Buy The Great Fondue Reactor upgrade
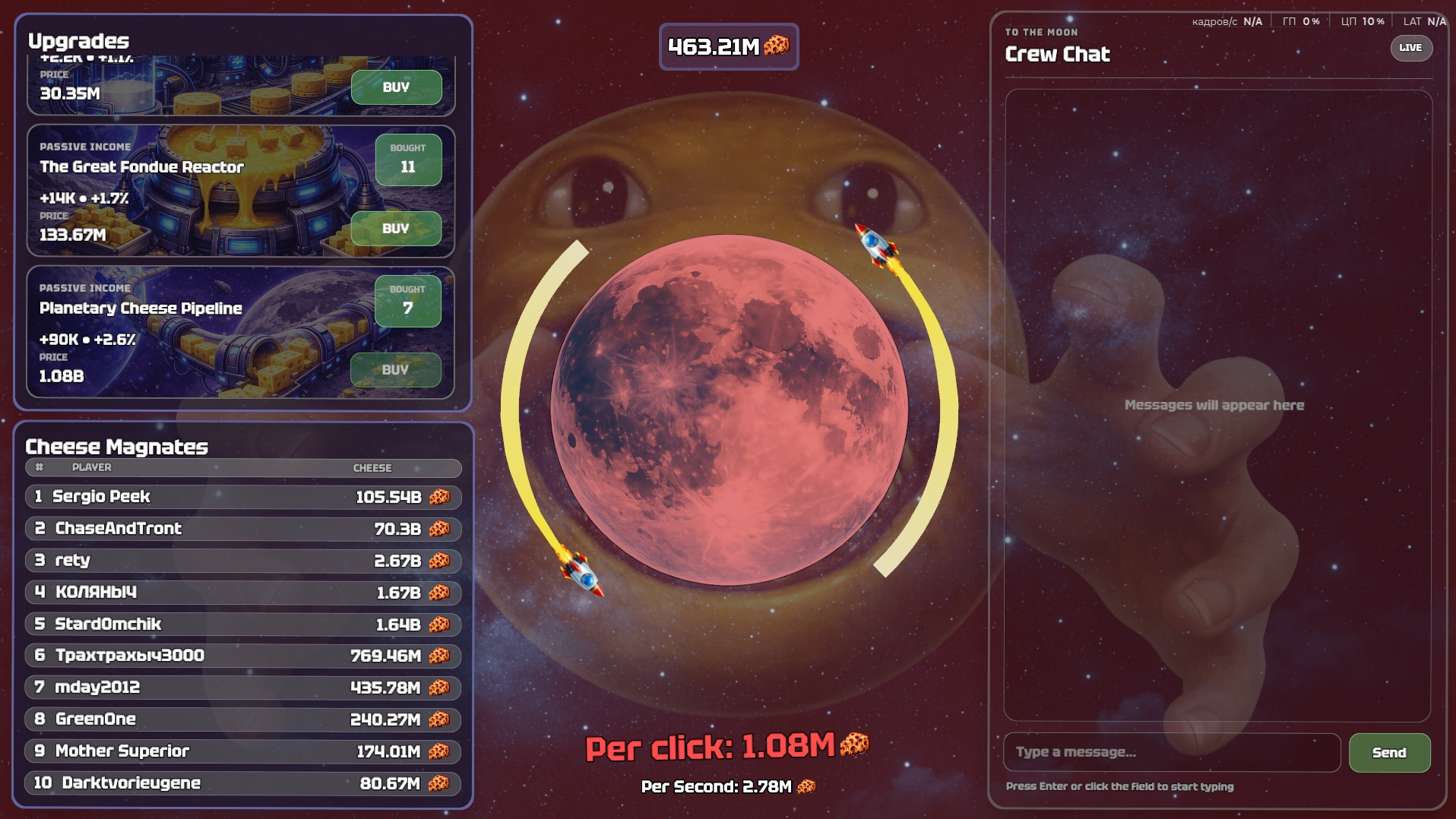This screenshot has height=819, width=1456. click(396, 229)
